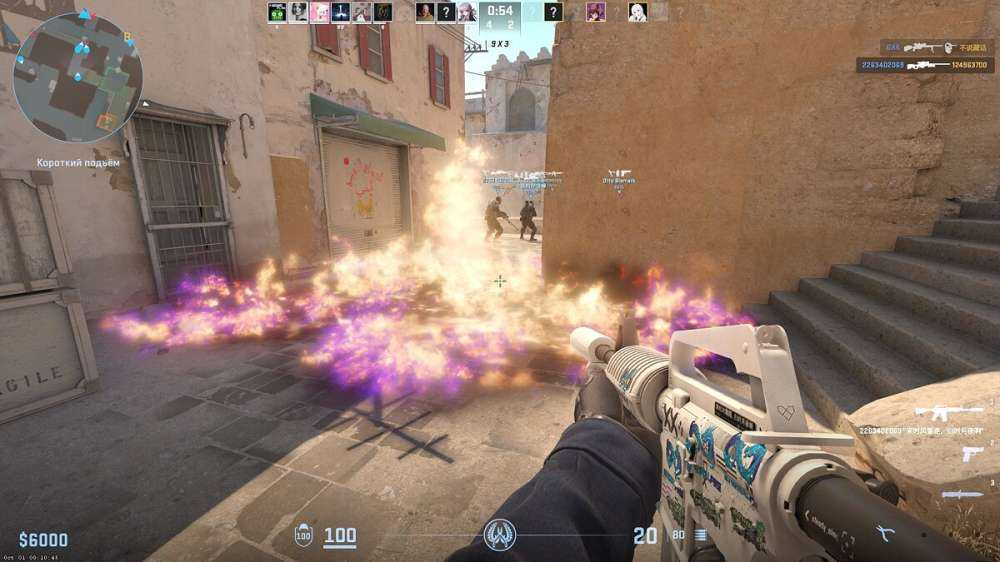Select the knife weapon slot
1000x562 pixels.
pyautogui.click(x=962, y=494)
